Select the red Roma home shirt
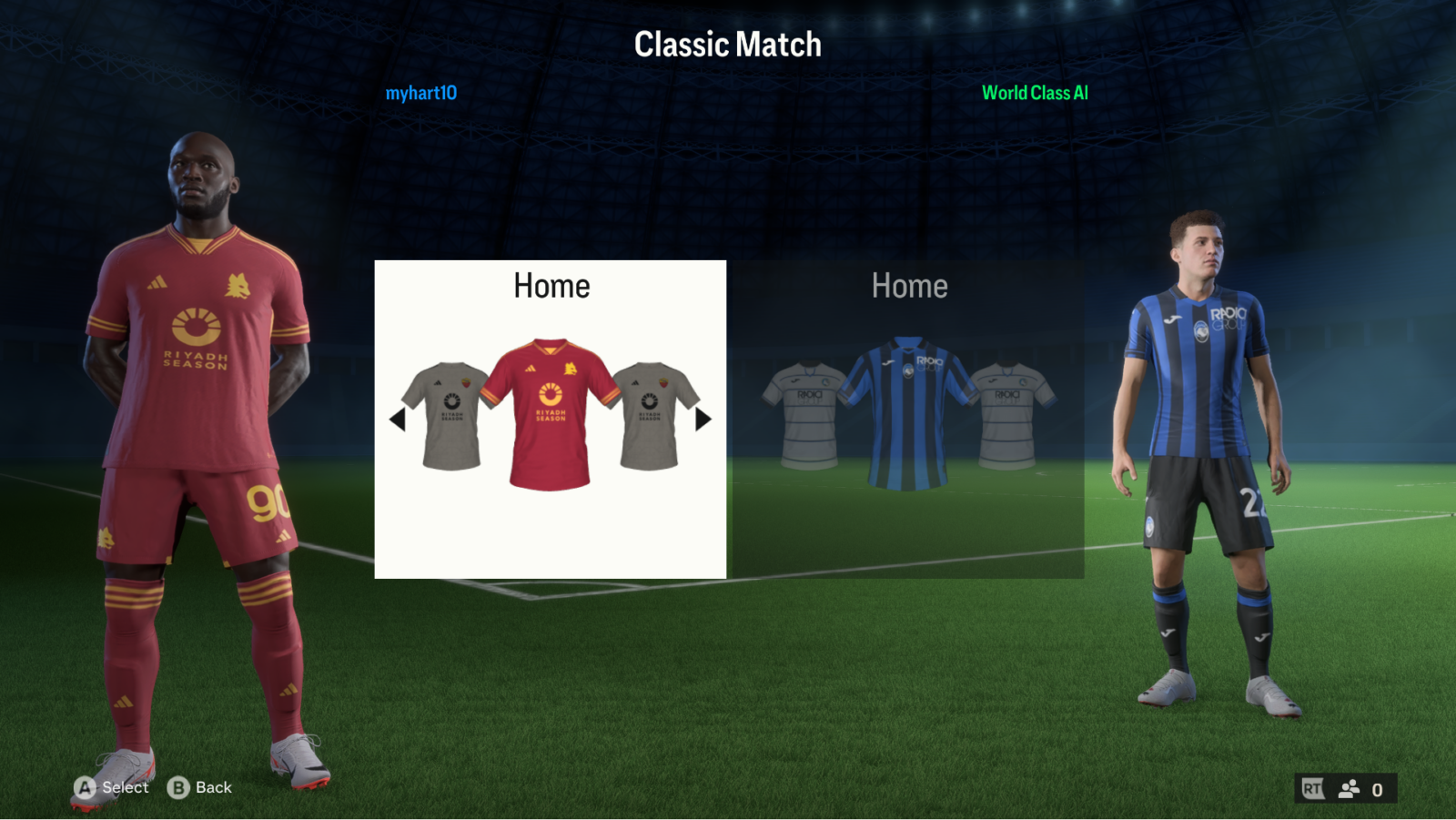The height and width of the screenshot is (820, 1456). 550,415
